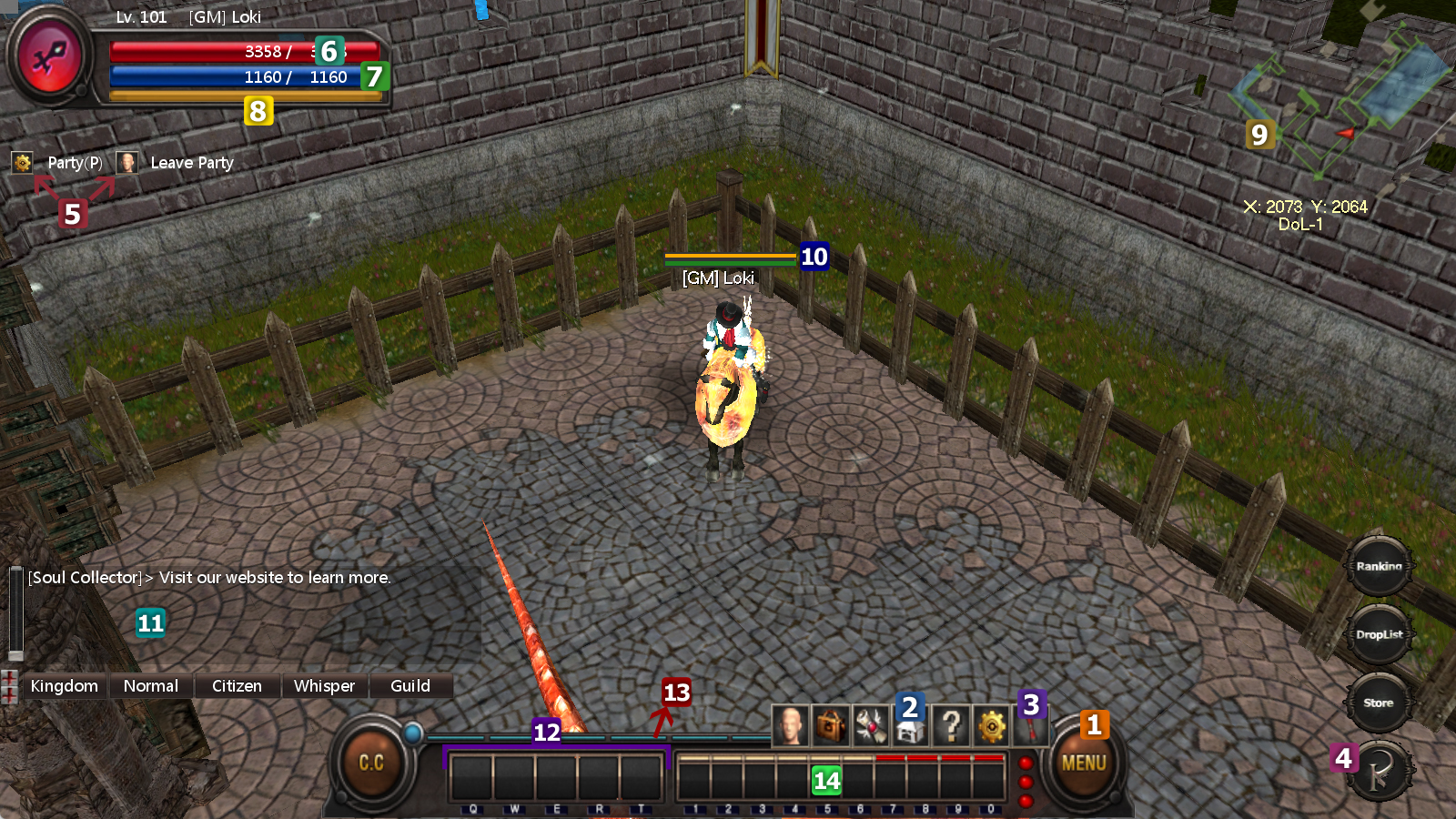The image size is (1456, 819).
Task: Select the Normal chat tab
Action: [151, 686]
